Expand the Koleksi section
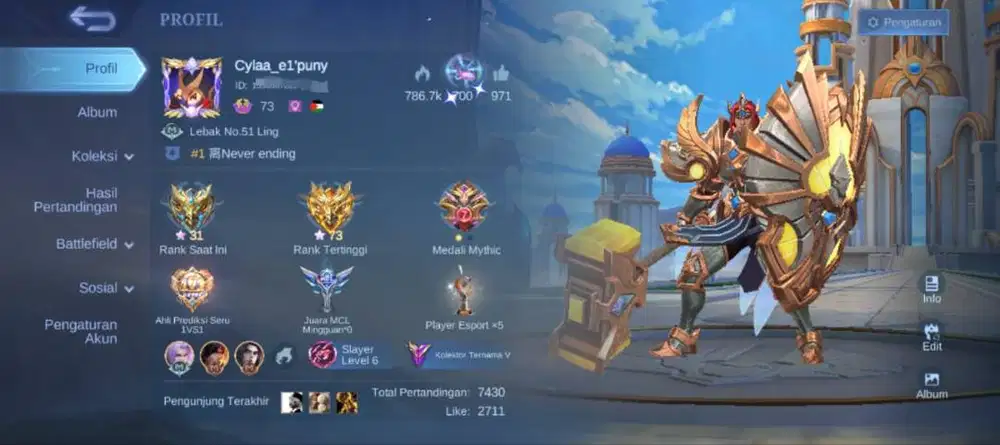 (x=102, y=156)
